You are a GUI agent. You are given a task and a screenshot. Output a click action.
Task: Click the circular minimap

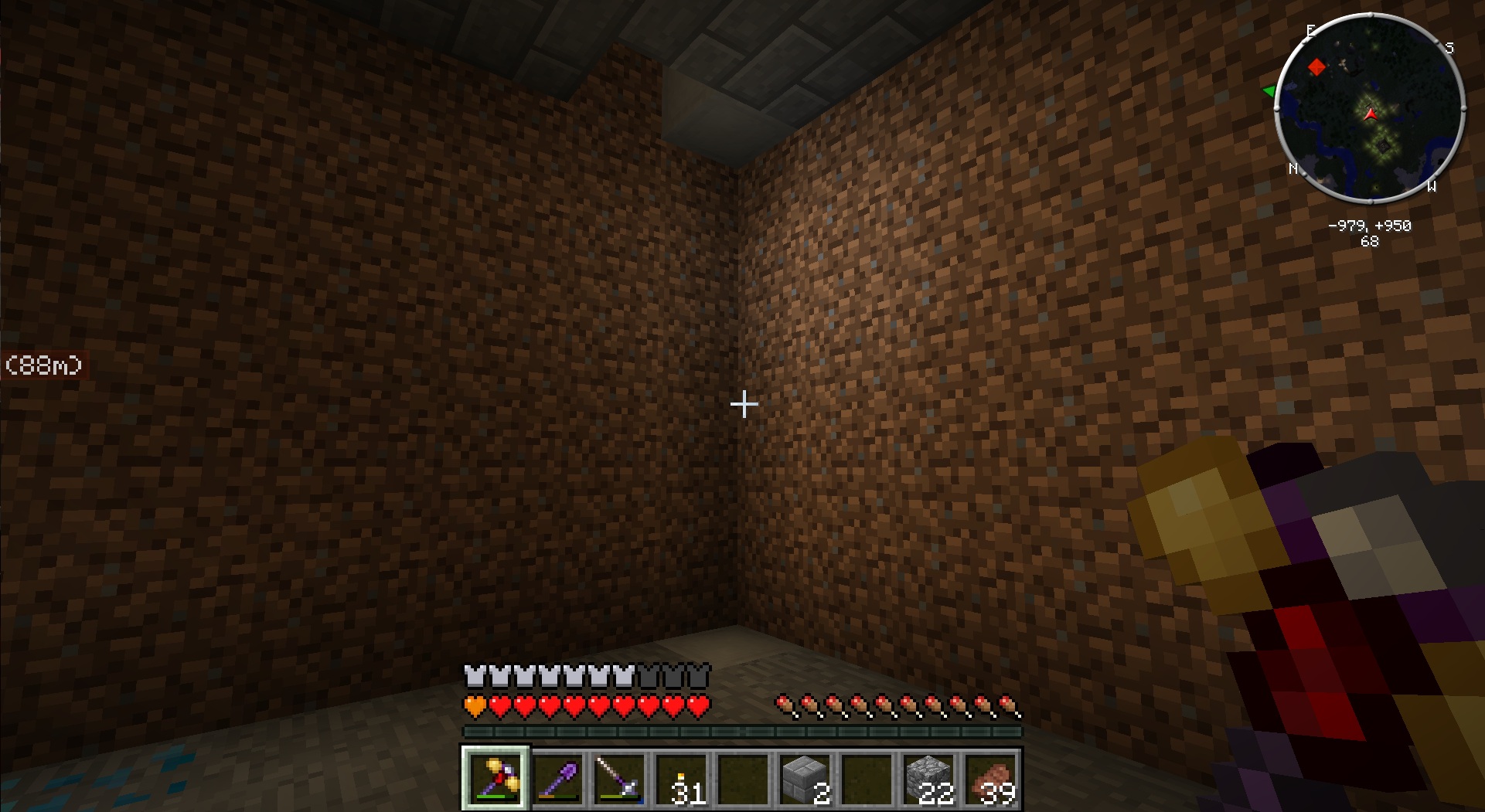(1369, 108)
